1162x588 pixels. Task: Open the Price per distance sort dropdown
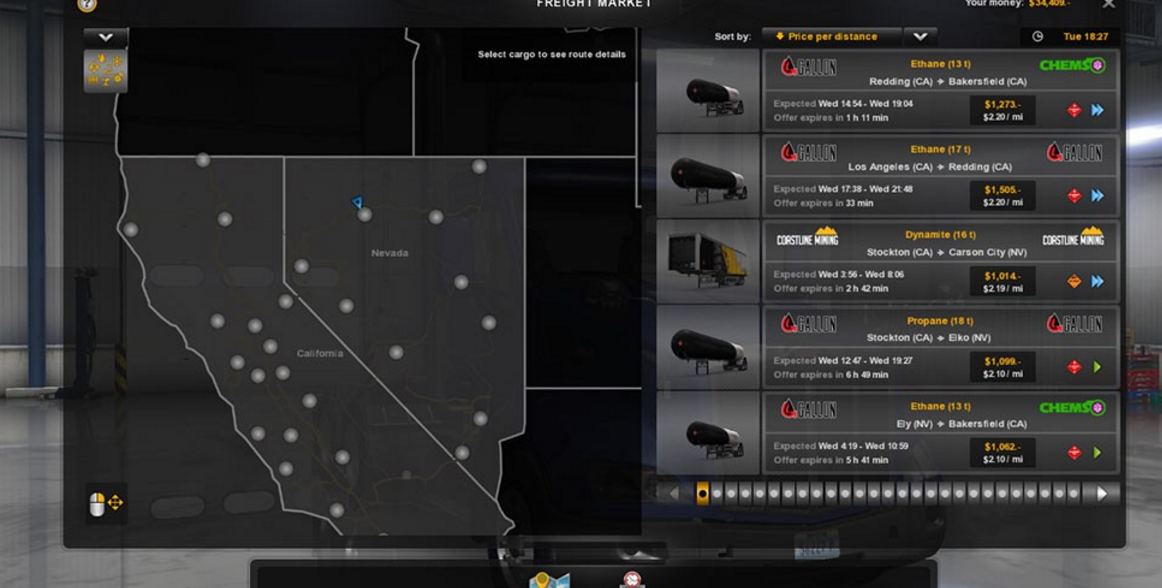click(x=920, y=37)
